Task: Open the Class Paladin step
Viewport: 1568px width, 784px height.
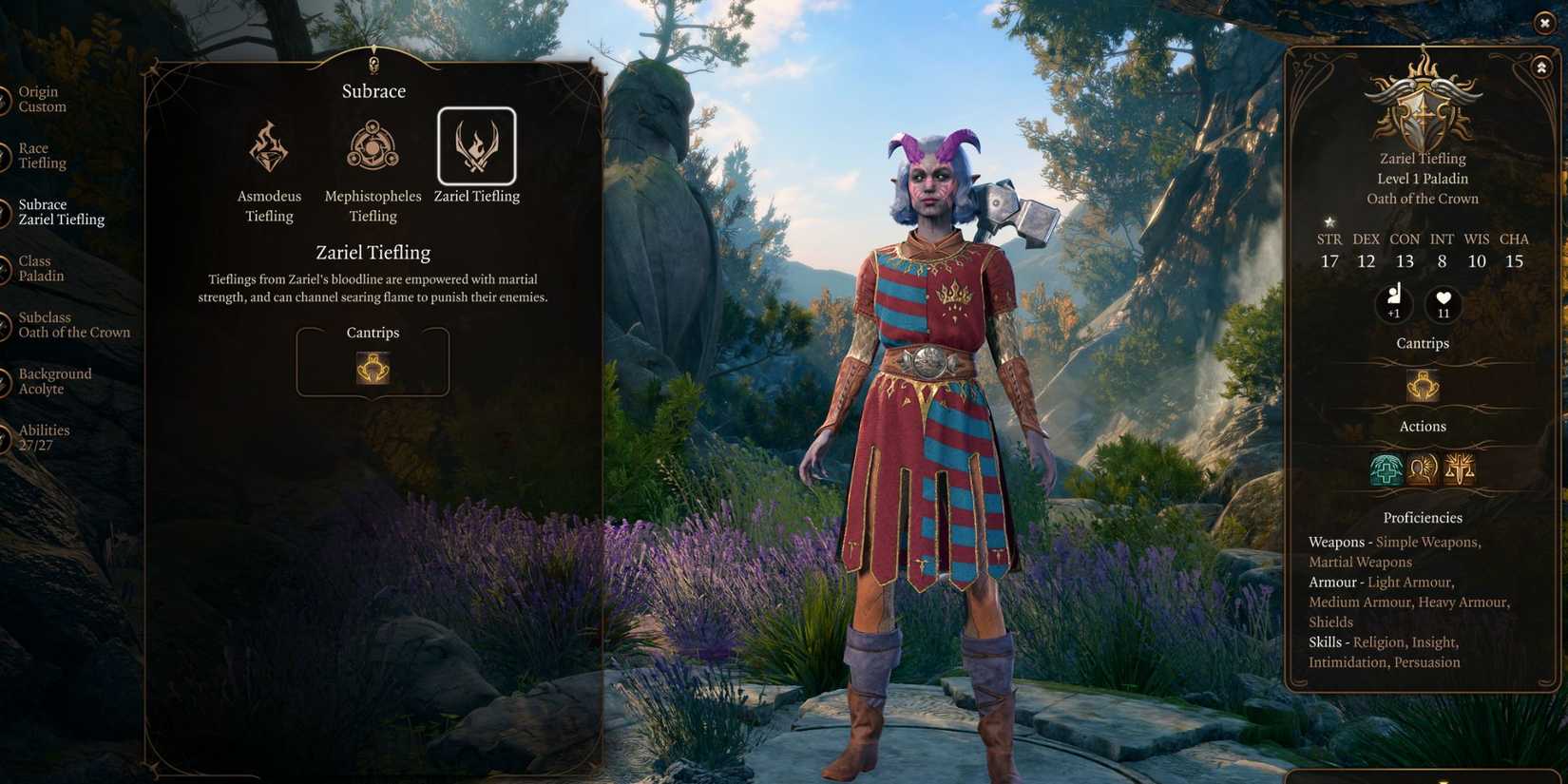Action: (x=41, y=268)
